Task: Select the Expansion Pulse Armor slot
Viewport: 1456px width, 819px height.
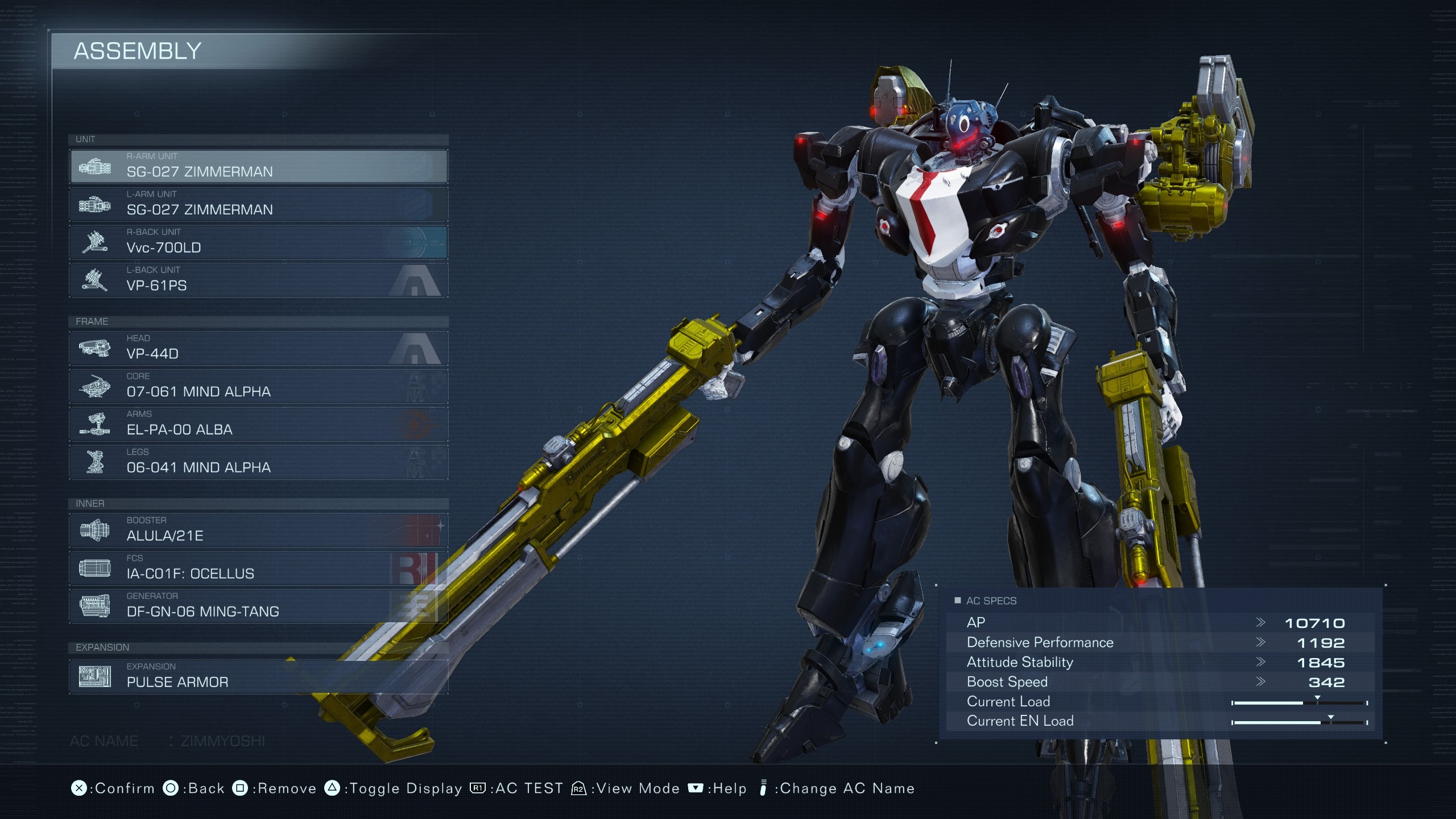Action: click(259, 677)
